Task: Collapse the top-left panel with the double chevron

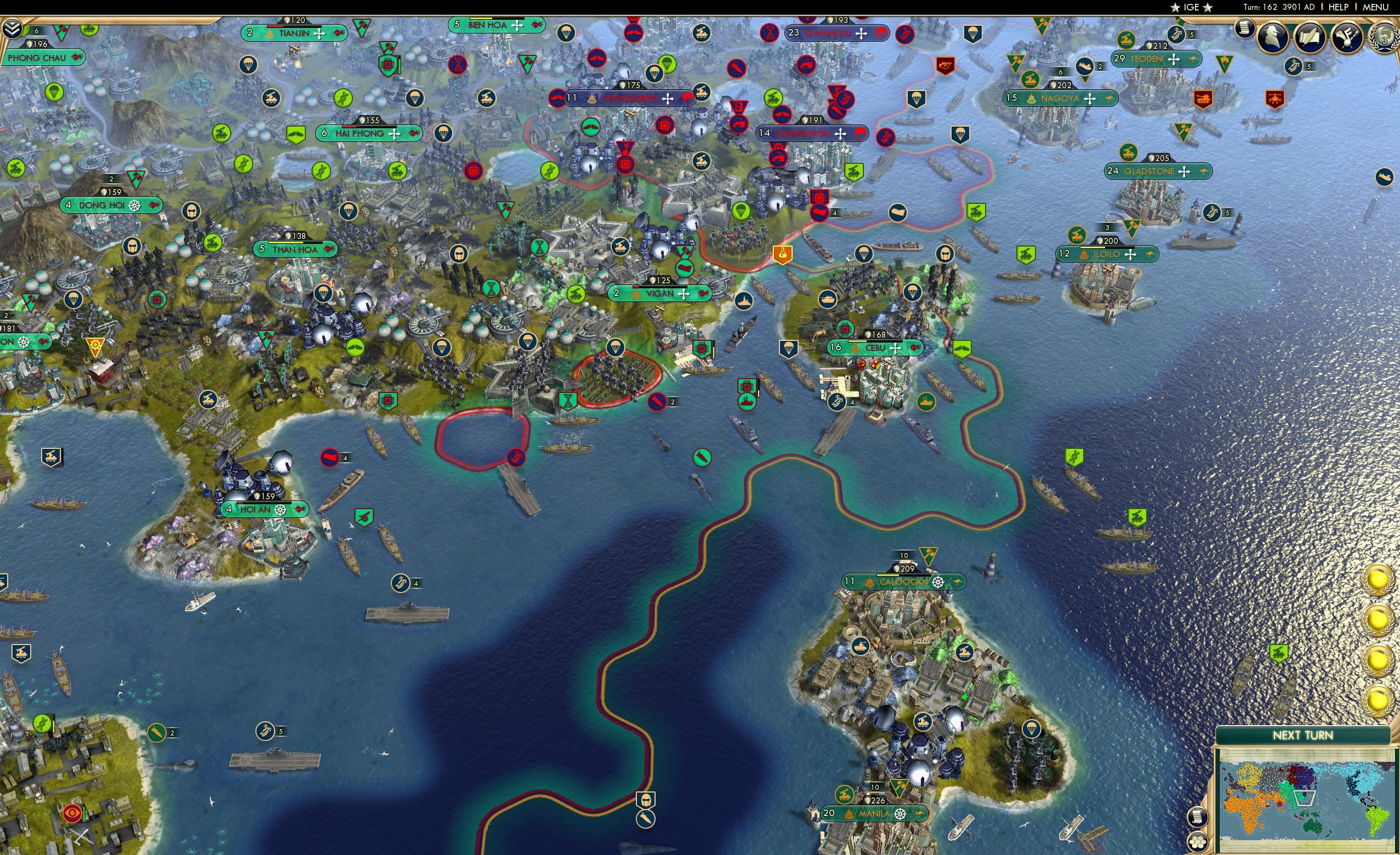Action: tap(12, 27)
